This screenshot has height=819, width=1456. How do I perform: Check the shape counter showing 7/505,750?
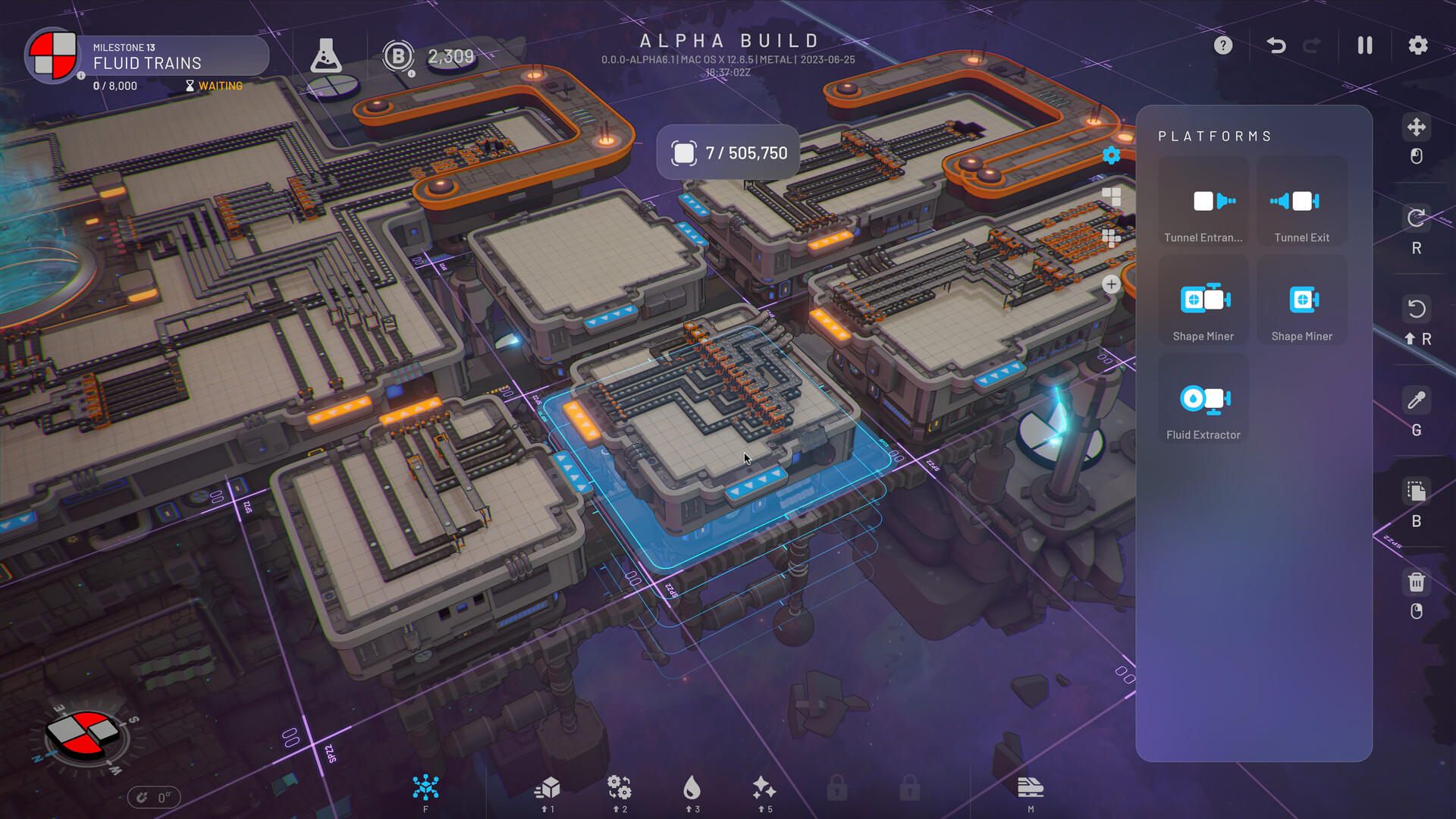coord(727,152)
